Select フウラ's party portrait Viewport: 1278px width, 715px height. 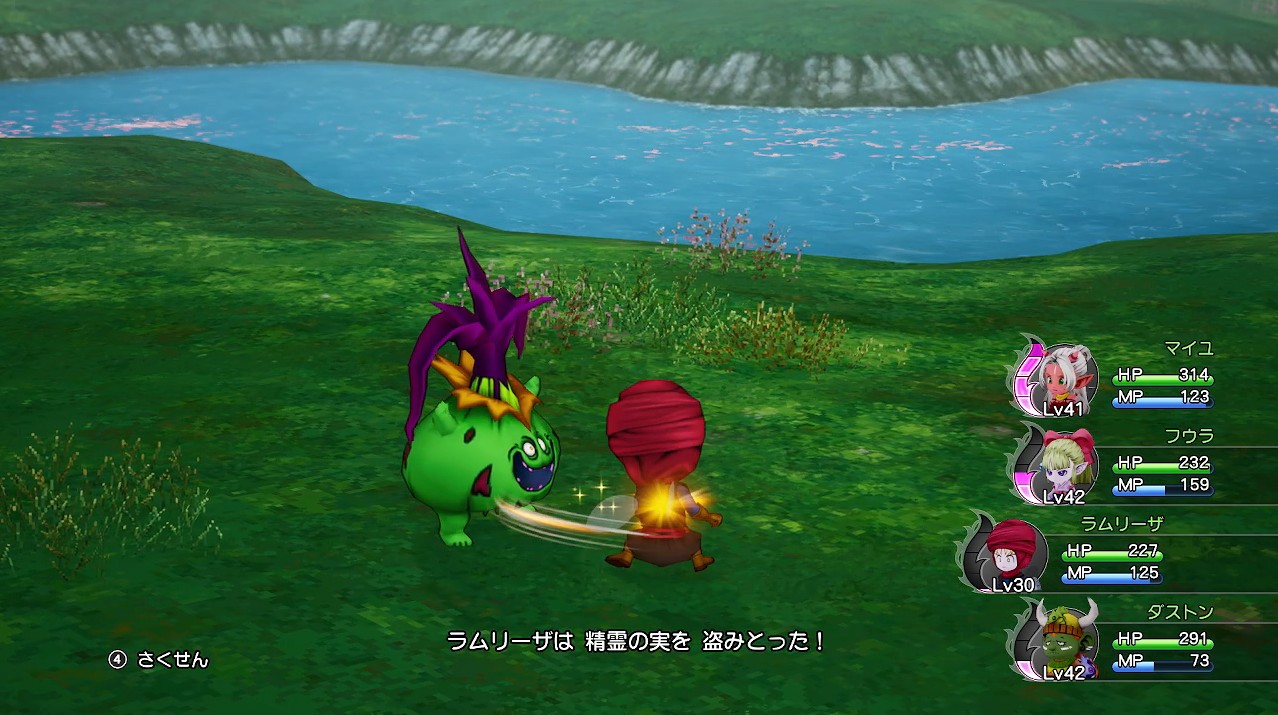pos(1066,465)
